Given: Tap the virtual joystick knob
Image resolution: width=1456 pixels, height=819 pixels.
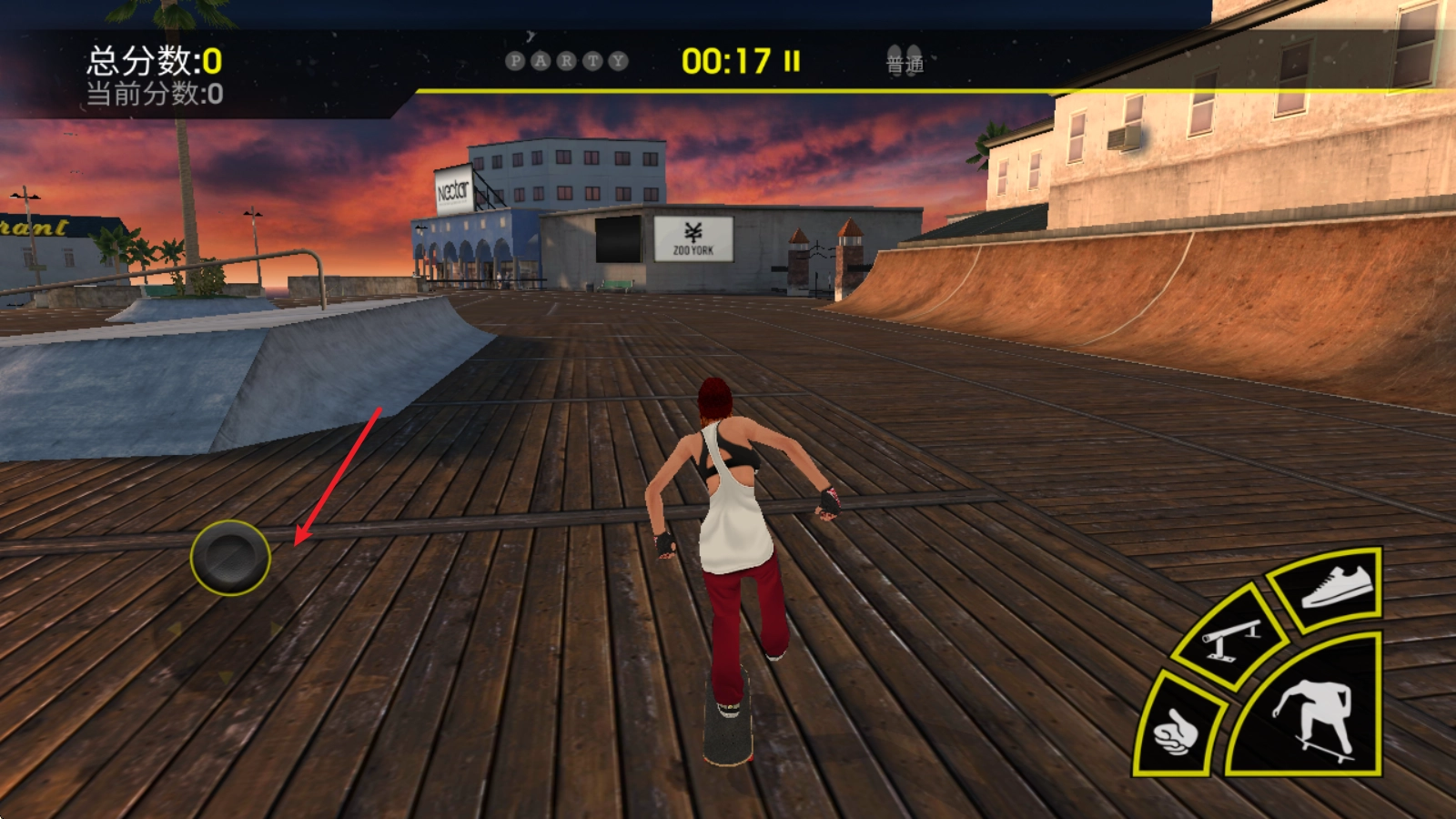Looking at the screenshot, I should 230,557.
